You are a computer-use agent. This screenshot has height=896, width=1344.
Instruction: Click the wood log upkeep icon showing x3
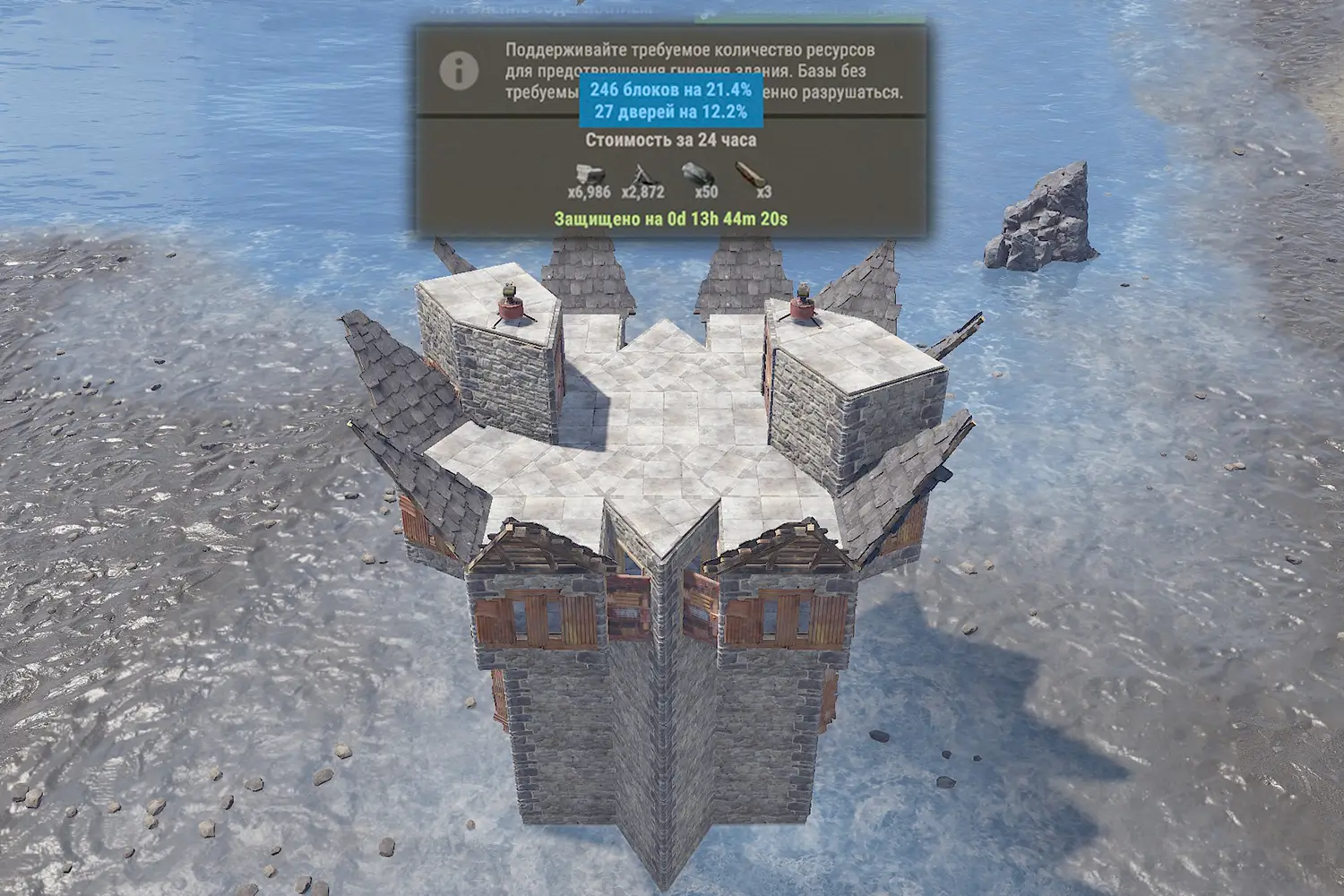point(751,174)
